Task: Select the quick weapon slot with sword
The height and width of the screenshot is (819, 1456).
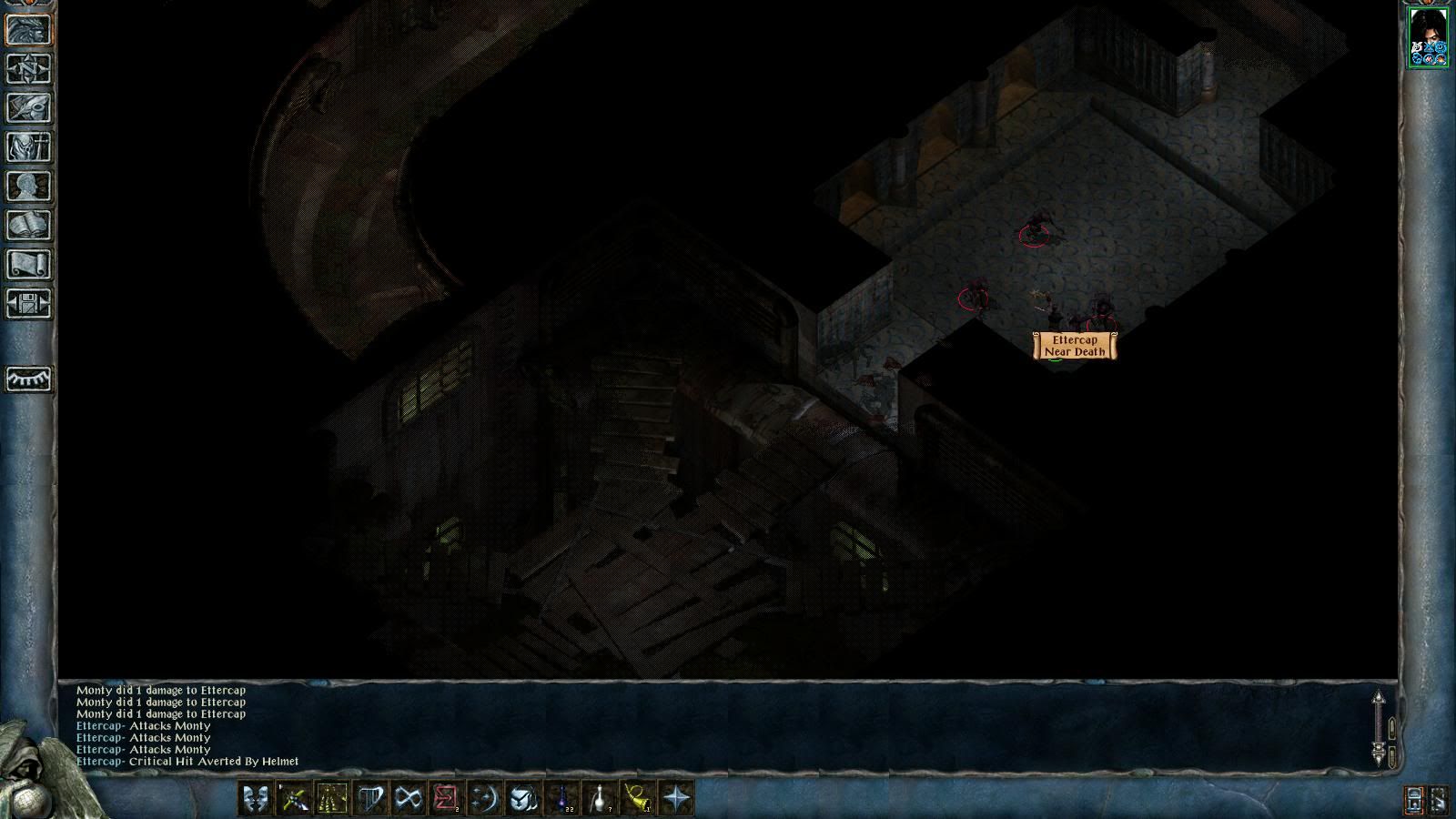Action: pyautogui.click(x=293, y=799)
